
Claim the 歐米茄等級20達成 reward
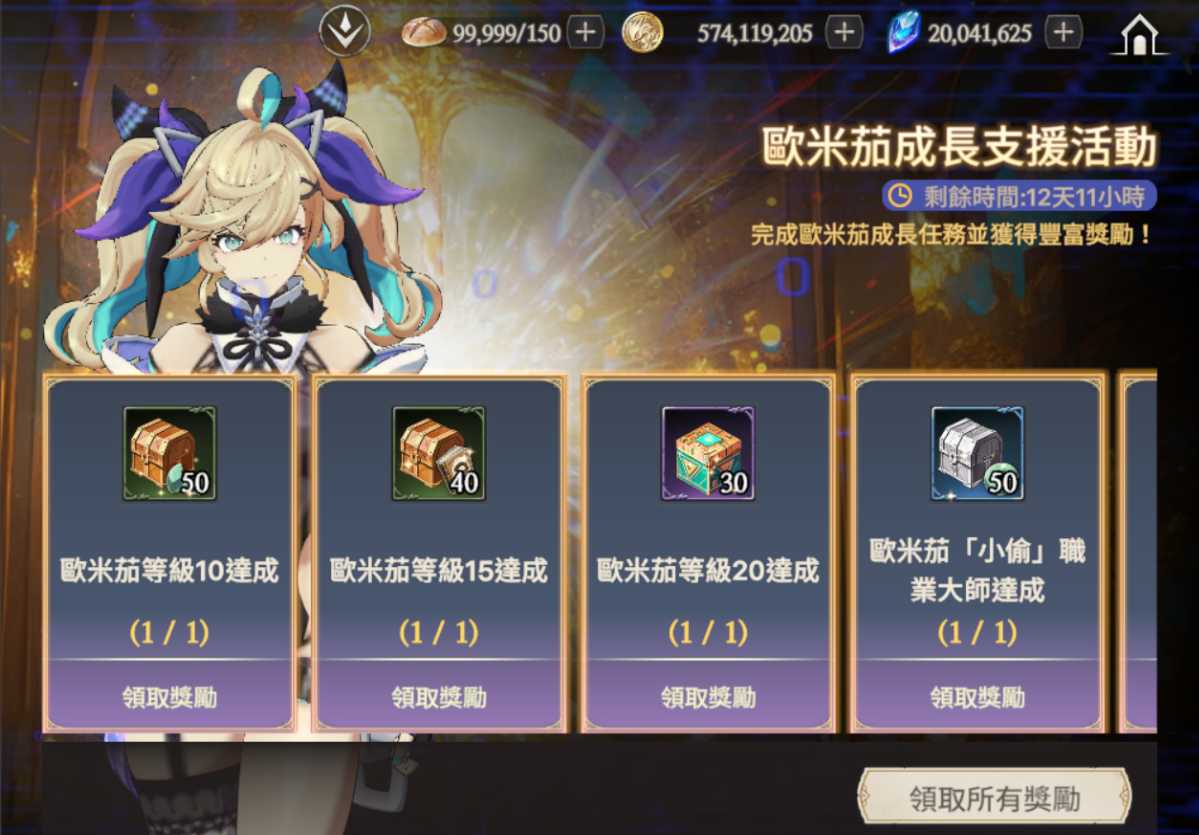(x=708, y=696)
